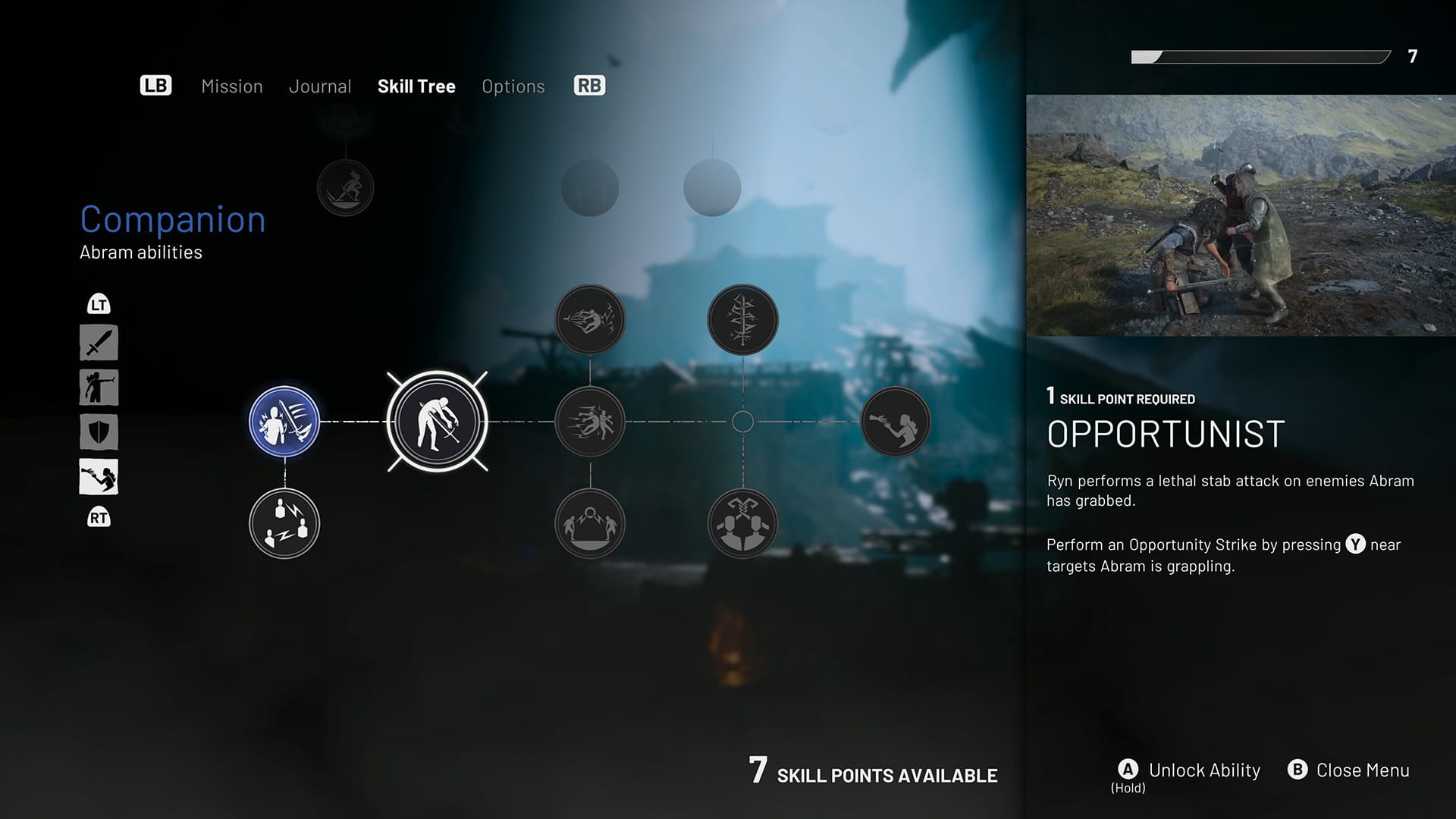Select the three-figures lightning skill node
The height and width of the screenshot is (819, 1456).
pyautogui.click(x=284, y=524)
